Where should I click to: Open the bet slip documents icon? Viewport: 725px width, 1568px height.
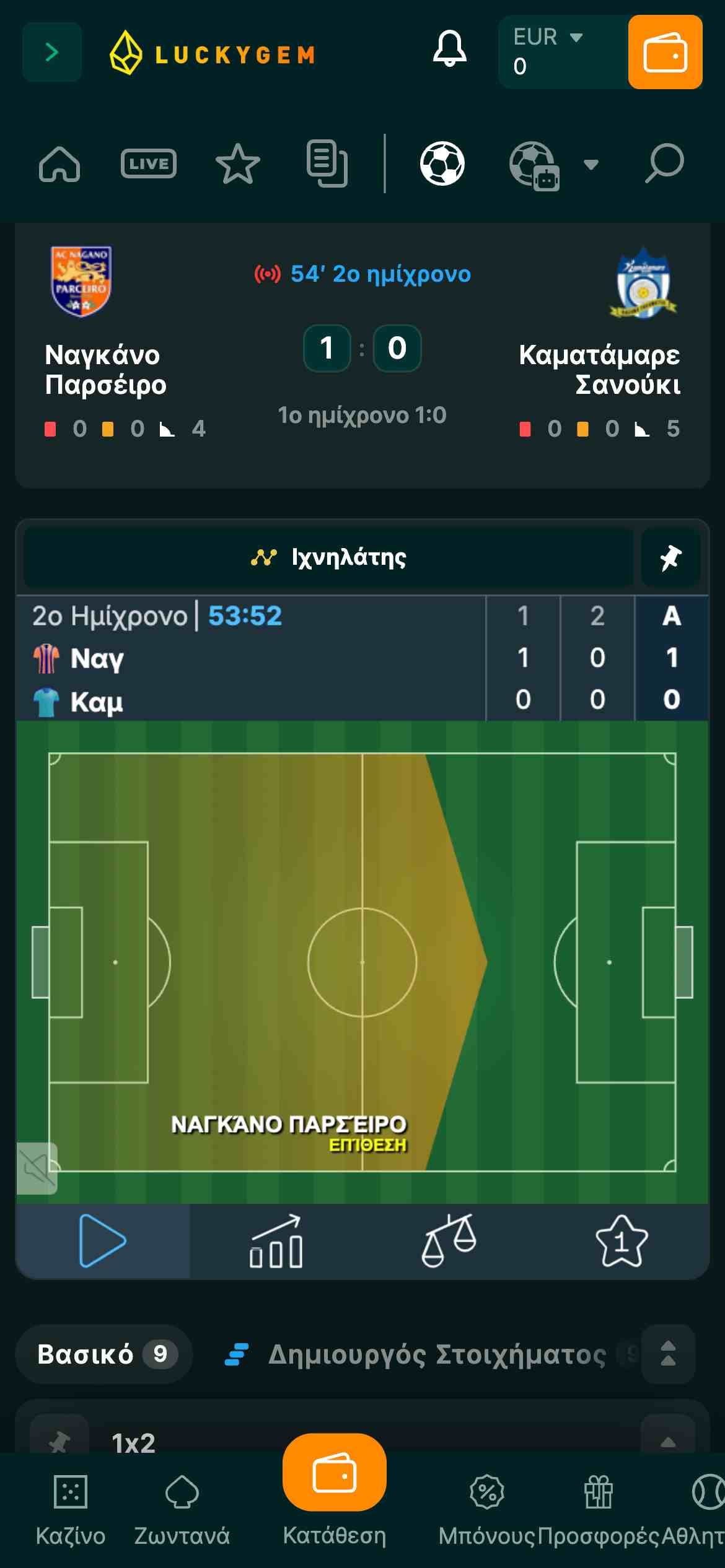(x=327, y=164)
